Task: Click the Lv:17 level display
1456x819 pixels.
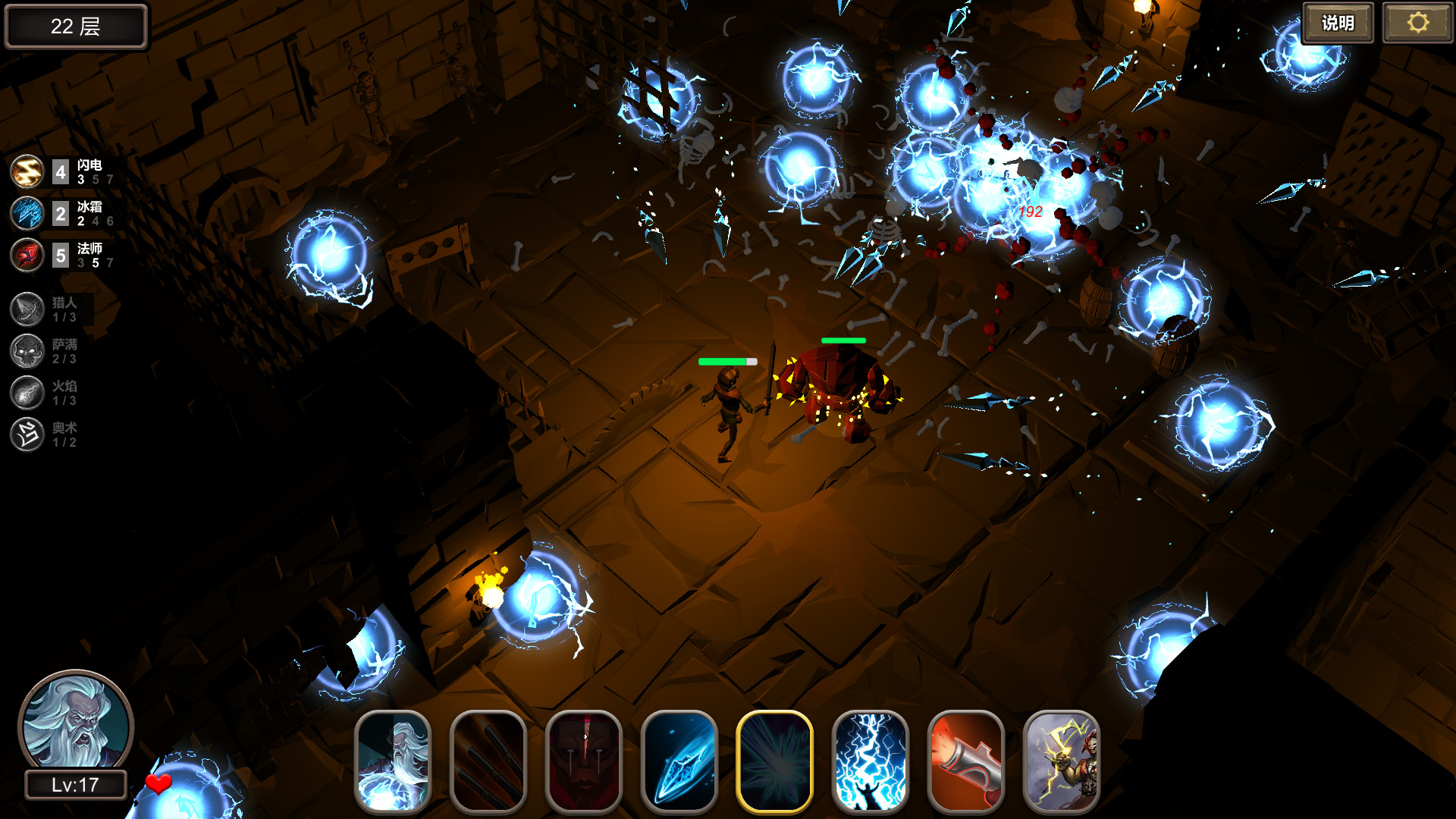Action: coord(75,786)
